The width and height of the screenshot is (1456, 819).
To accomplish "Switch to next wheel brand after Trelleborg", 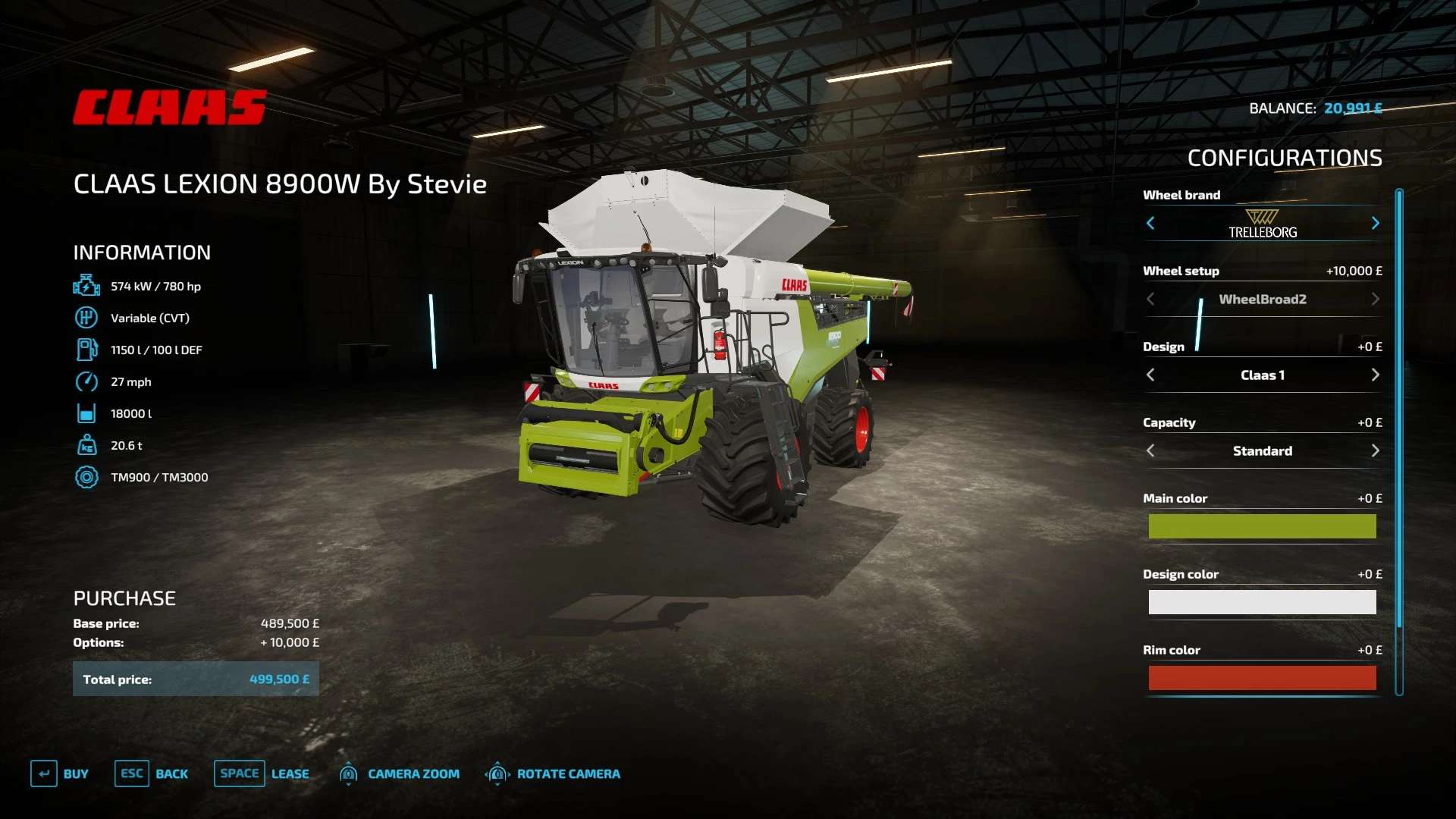I will (x=1375, y=223).
